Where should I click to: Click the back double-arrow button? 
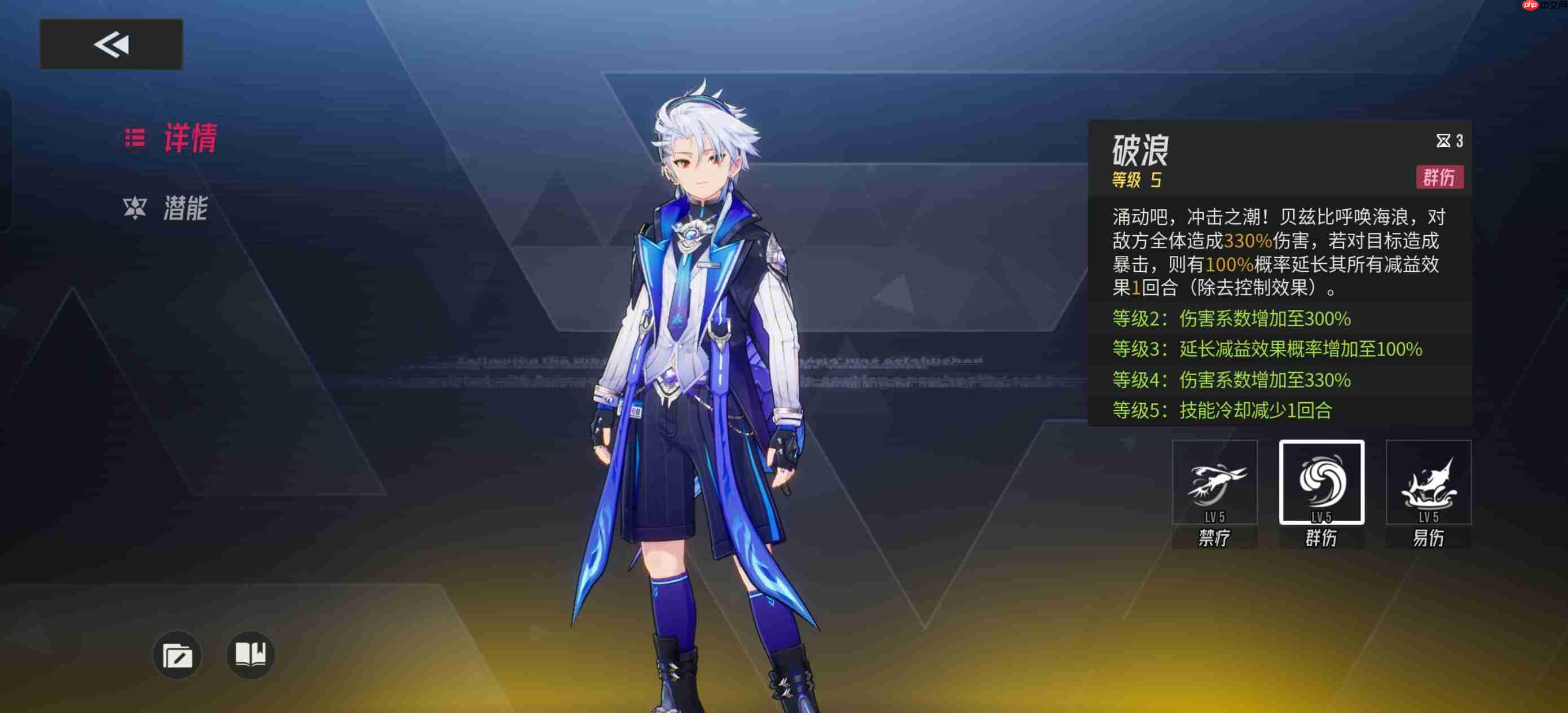click(111, 44)
